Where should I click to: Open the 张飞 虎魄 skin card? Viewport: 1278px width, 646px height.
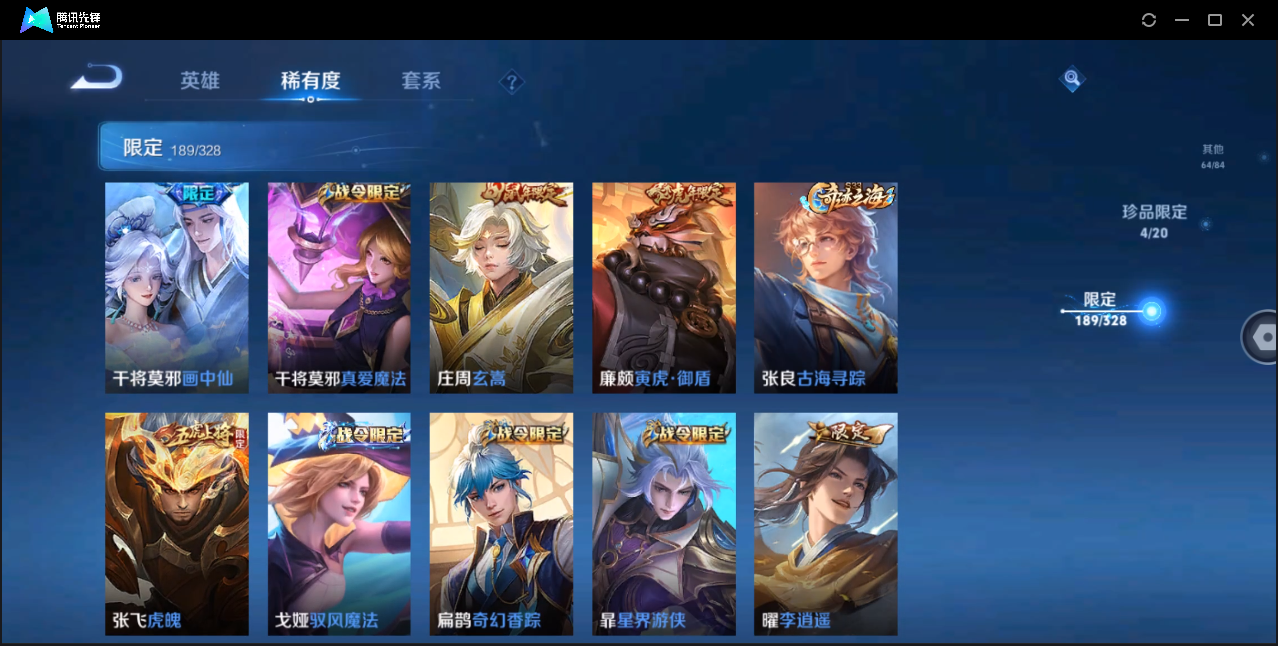[177, 524]
